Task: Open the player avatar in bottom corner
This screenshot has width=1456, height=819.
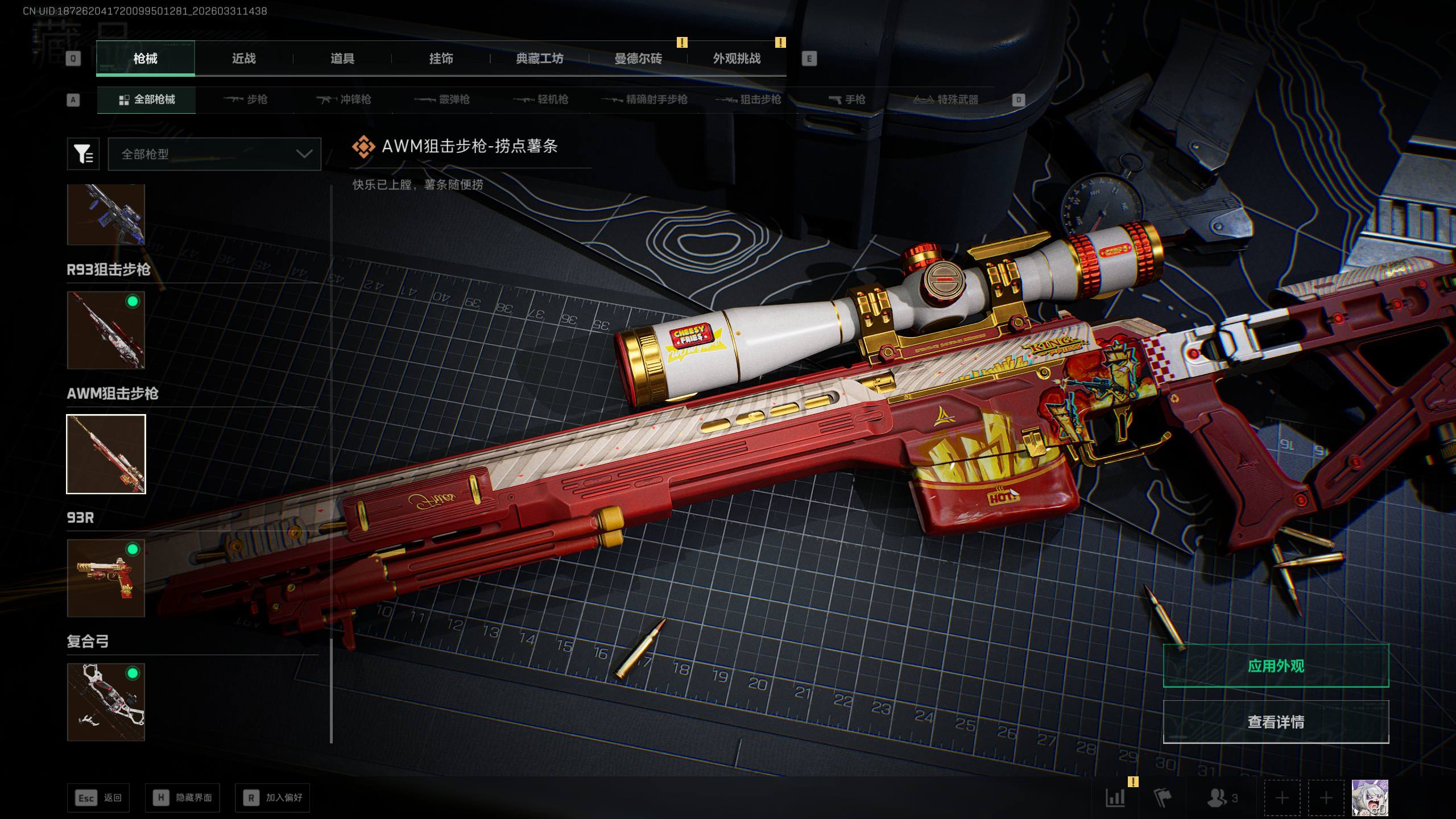Action: [1370, 798]
